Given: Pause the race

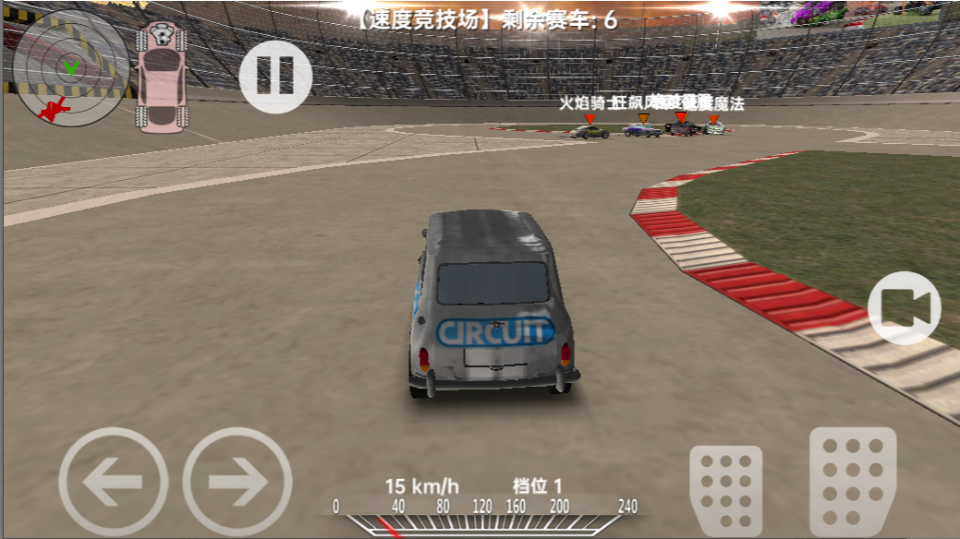Looking at the screenshot, I should pos(275,75).
